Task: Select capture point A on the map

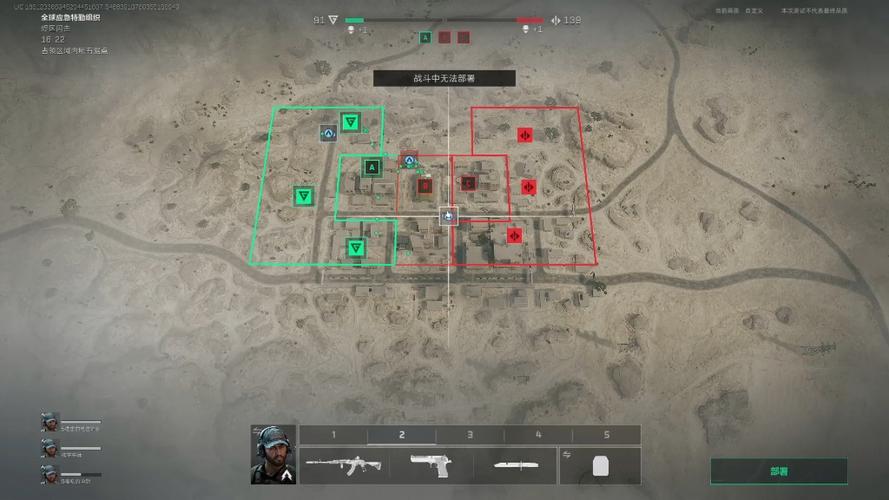Action: (x=372, y=167)
